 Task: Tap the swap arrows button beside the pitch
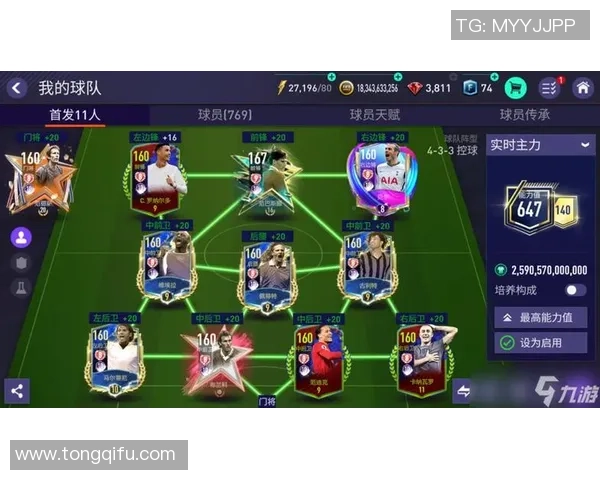coord(462,391)
